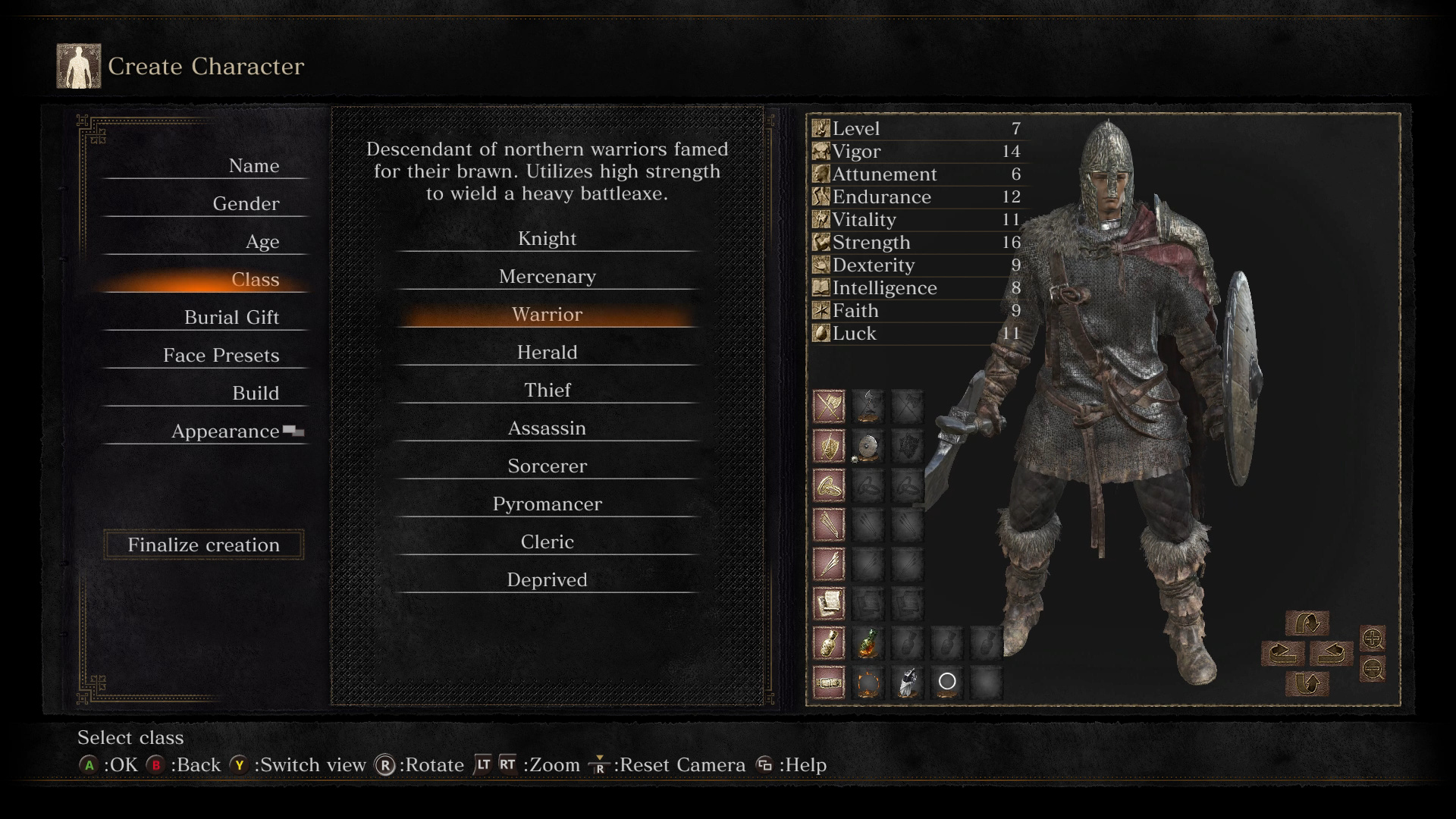This screenshot has height=819, width=1456.
Task: Click the zoom-out magnifier camera button
Action: [x=1373, y=669]
